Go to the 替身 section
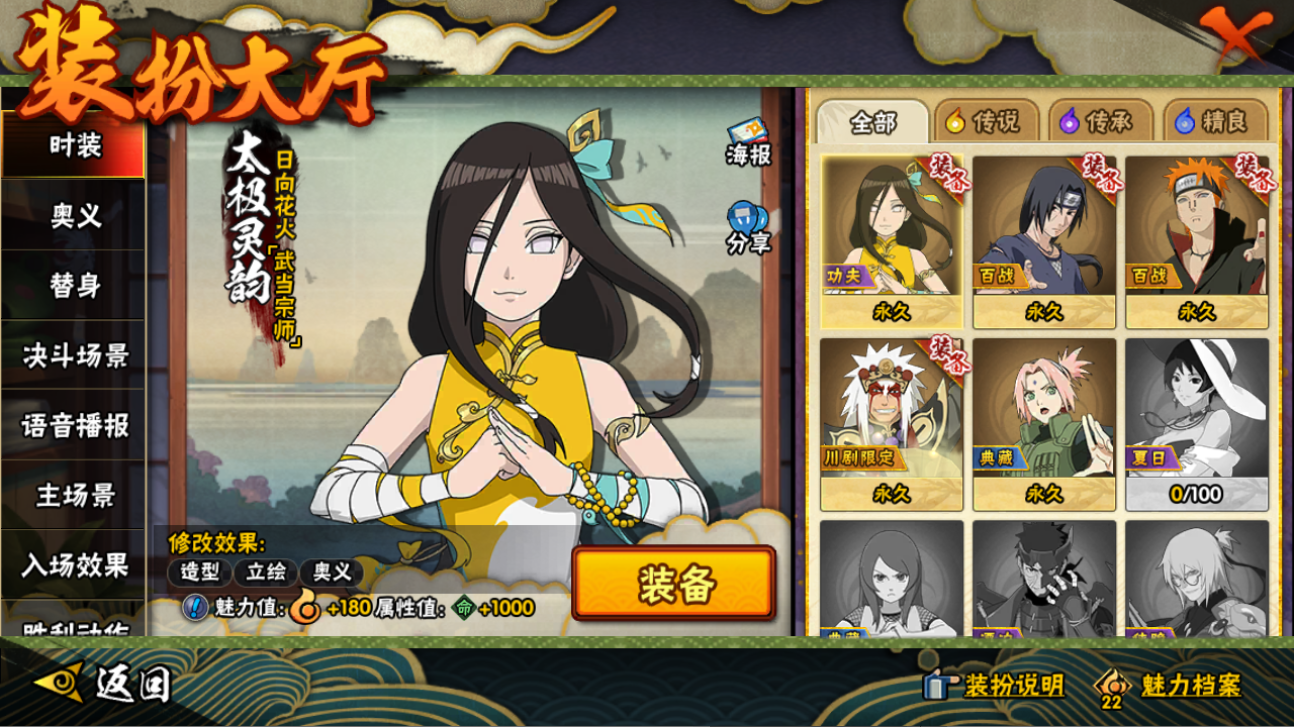Image resolution: width=1294 pixels, height=727 pixels. 74,285
